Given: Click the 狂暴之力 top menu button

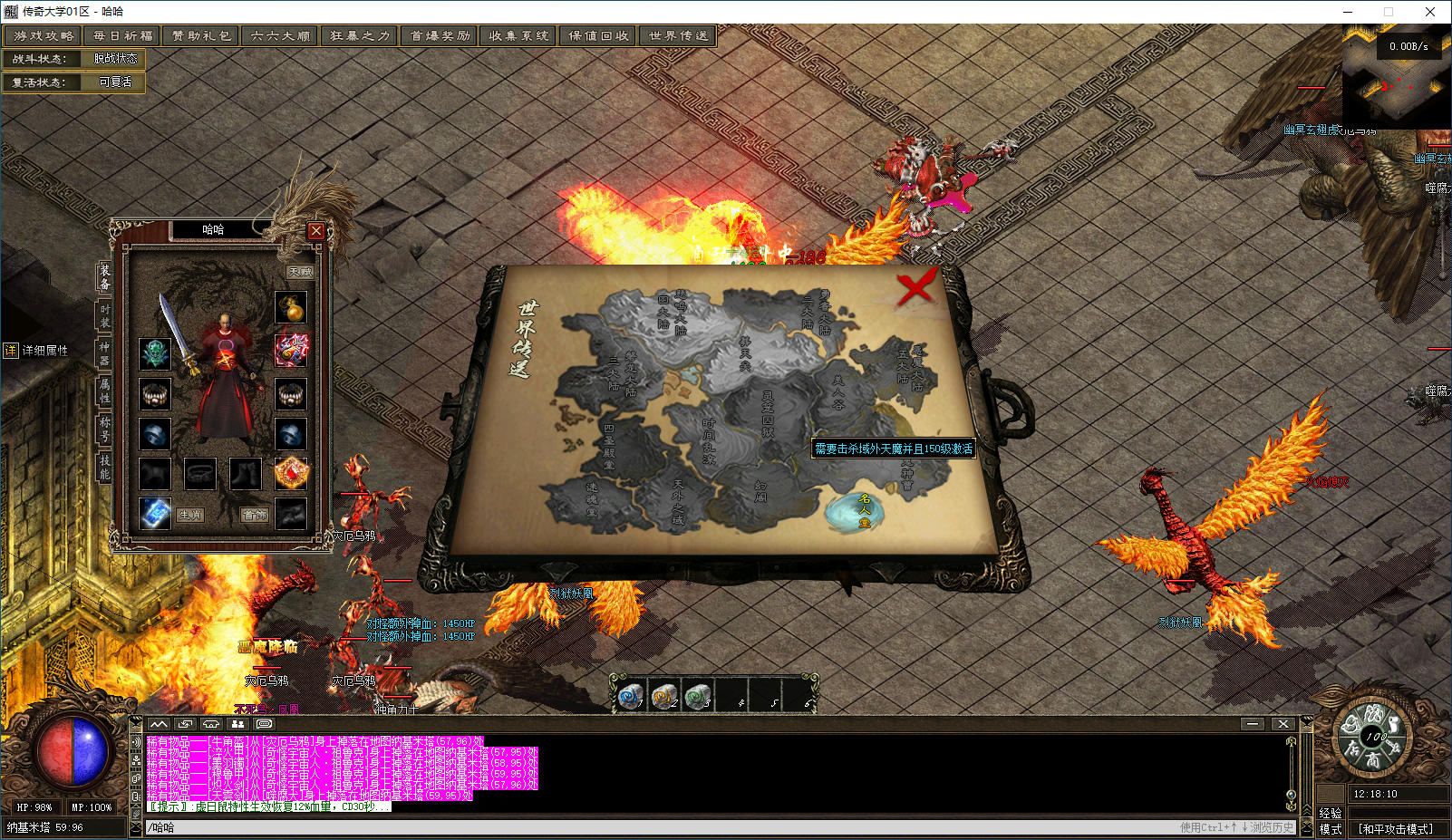Looking at the screenshot, I should coord(360,36).
